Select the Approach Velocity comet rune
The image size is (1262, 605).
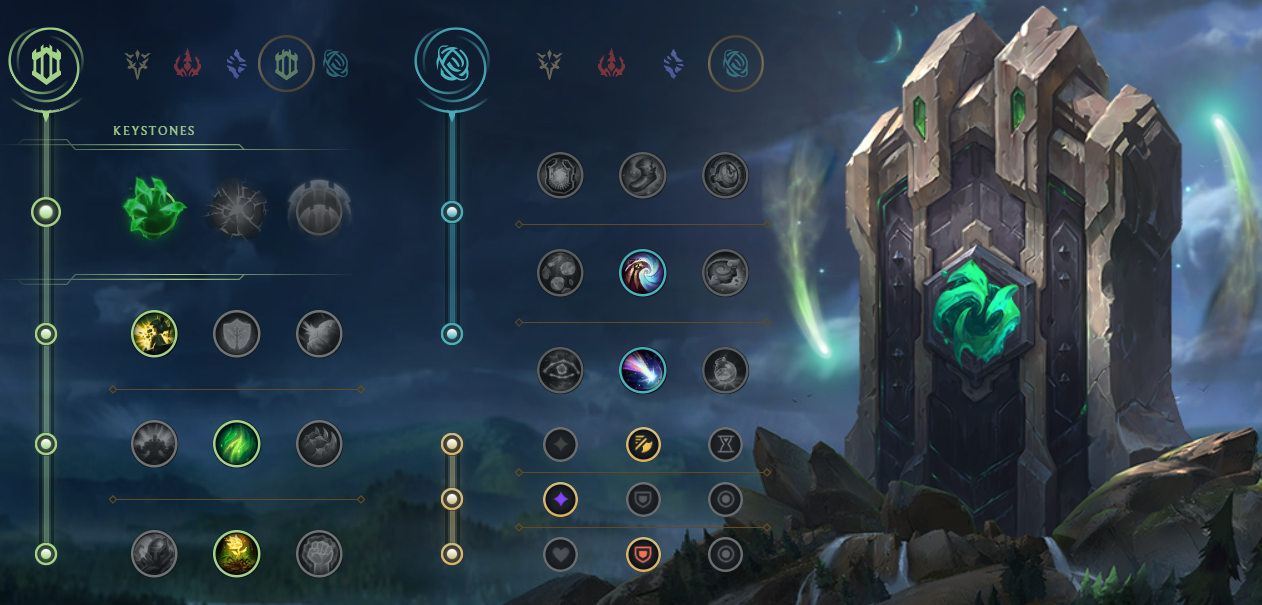click(643, 370)
